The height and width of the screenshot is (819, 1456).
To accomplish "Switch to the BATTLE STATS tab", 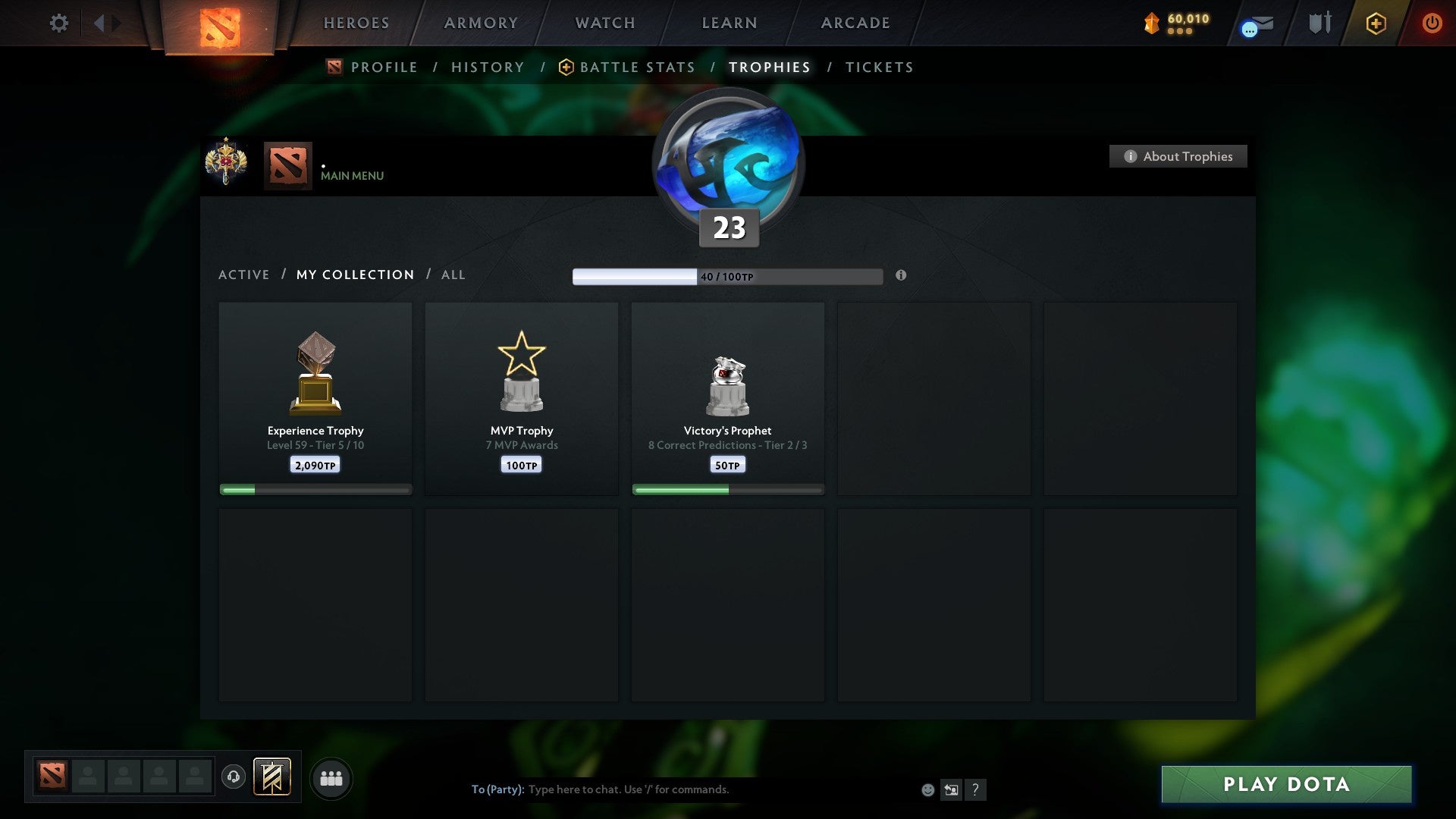I will 637,67.
